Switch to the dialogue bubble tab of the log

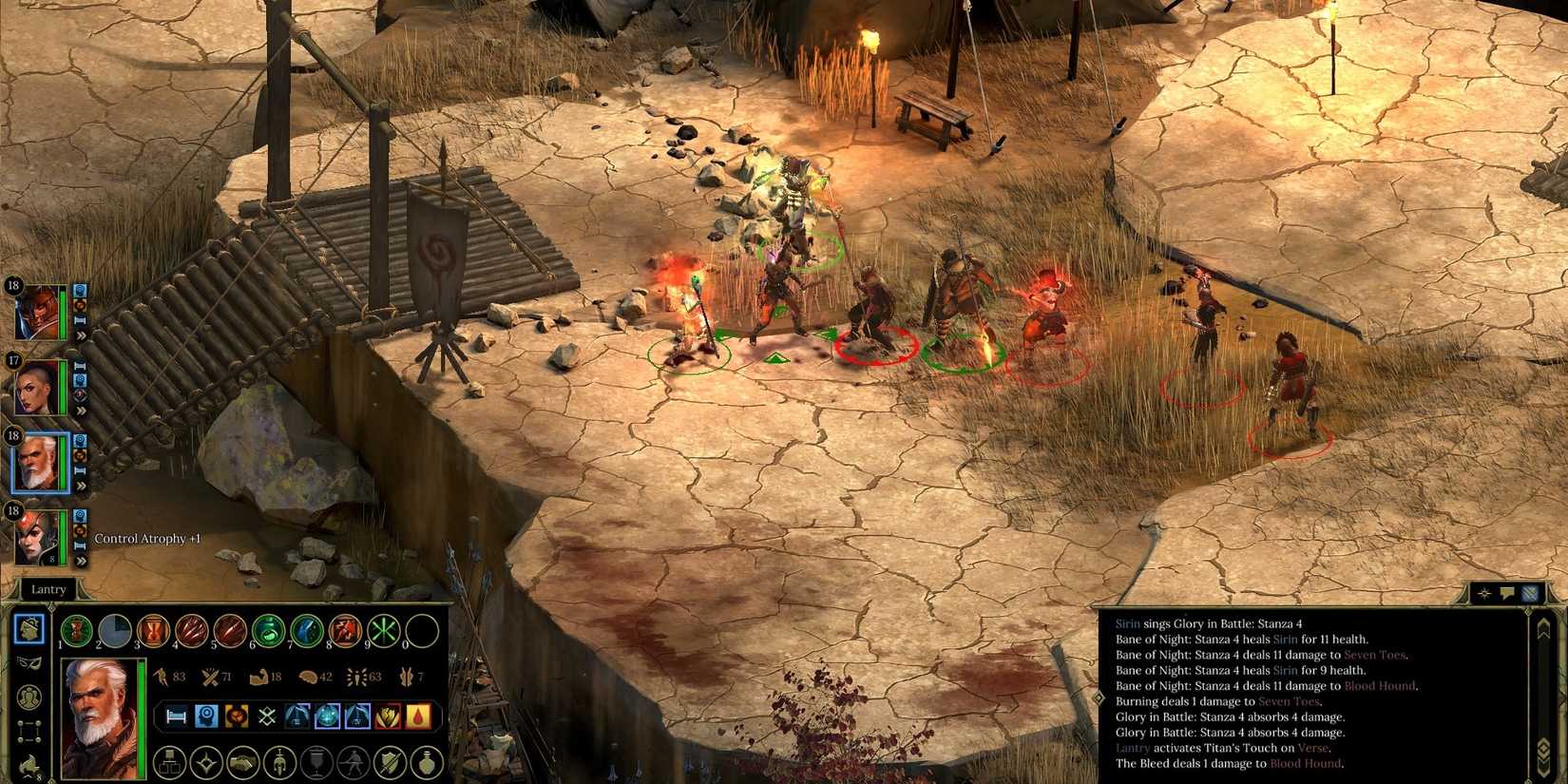(x=1508, y=594)
